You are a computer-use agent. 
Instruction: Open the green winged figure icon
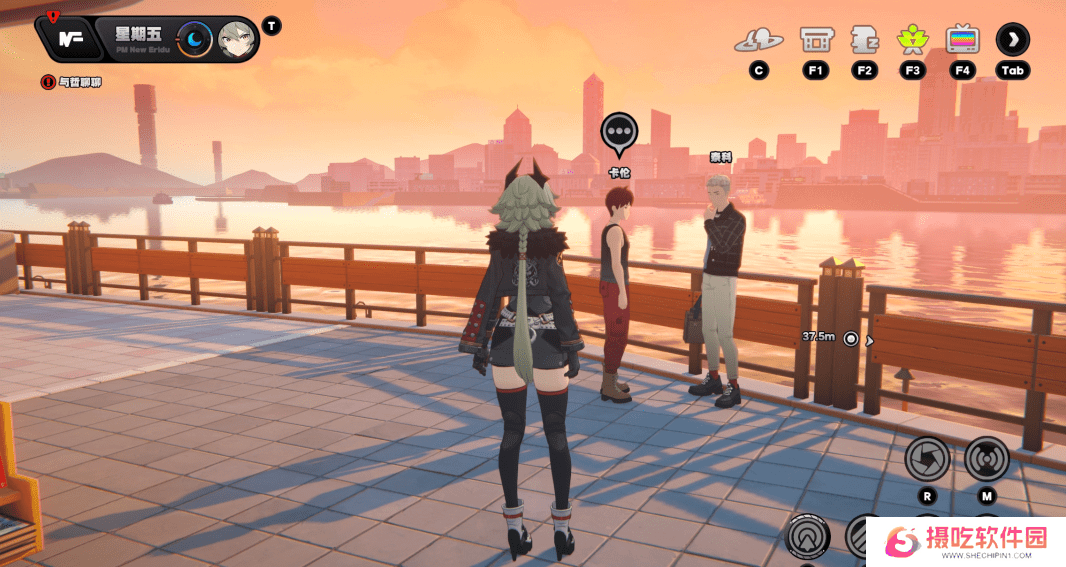coord(912,40)
